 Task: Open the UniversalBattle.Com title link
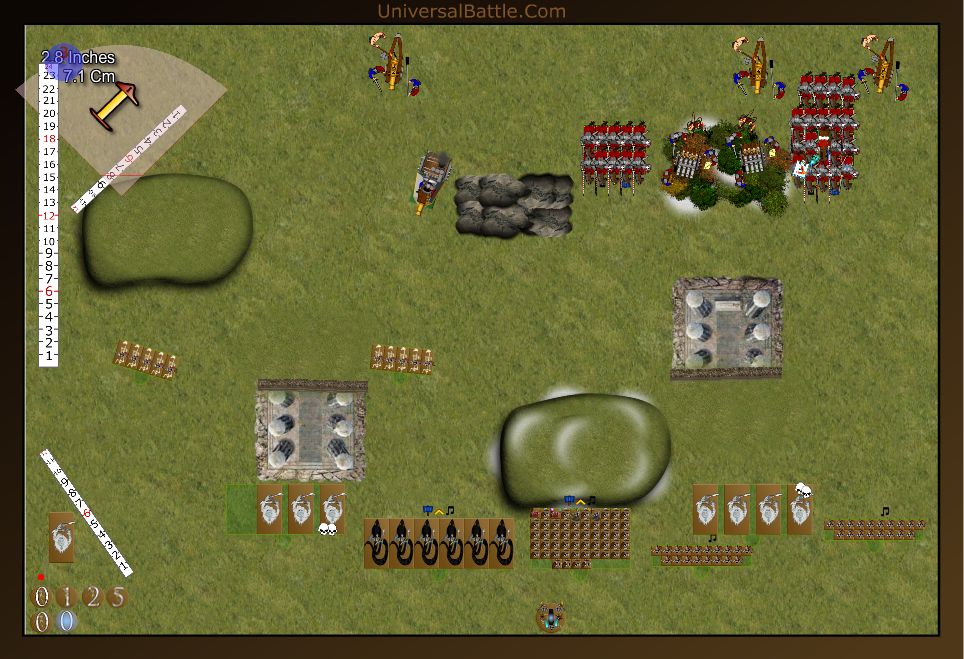click(471, 12)
